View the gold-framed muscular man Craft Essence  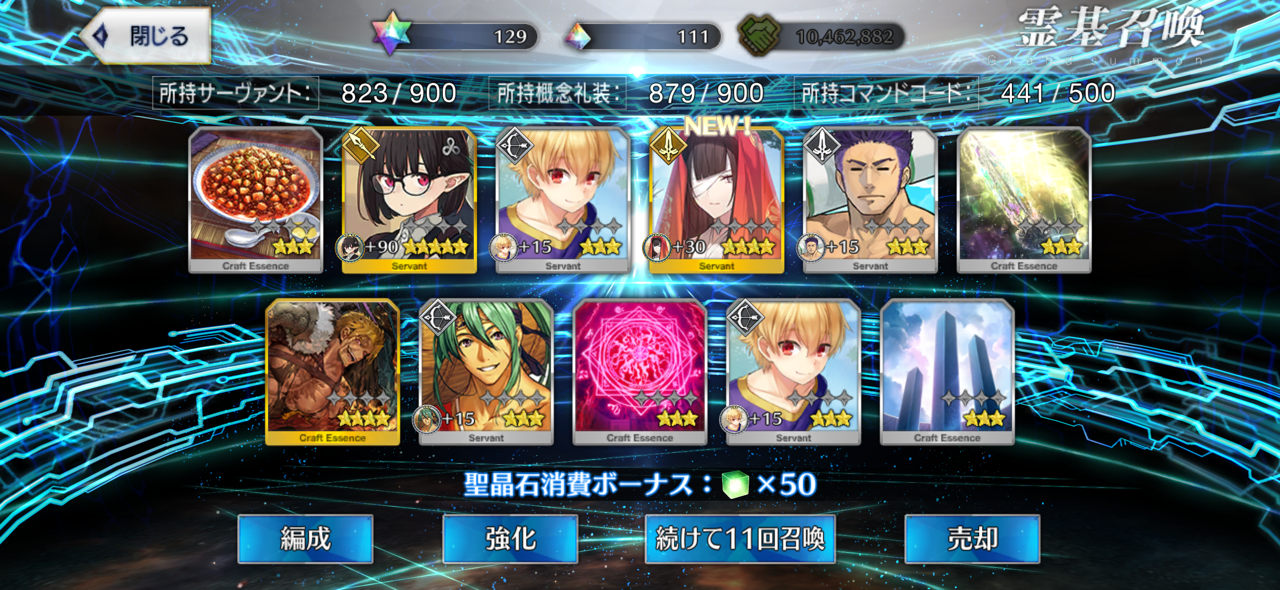pos(332,371)
